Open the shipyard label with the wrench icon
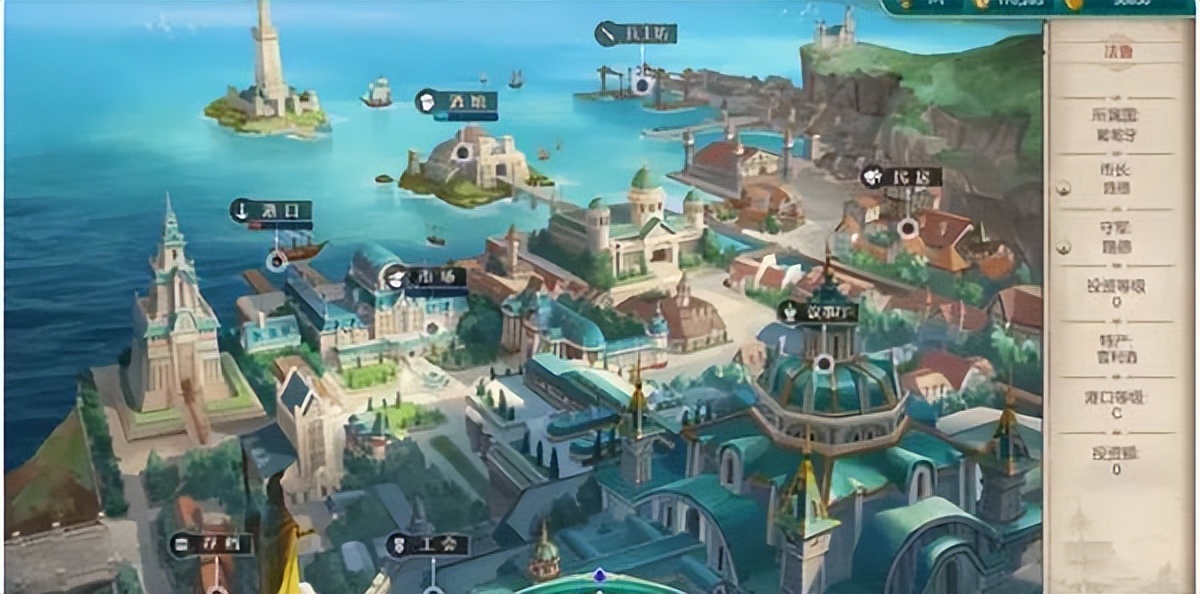The image size is (1200, 594). (x=636, y=34)
